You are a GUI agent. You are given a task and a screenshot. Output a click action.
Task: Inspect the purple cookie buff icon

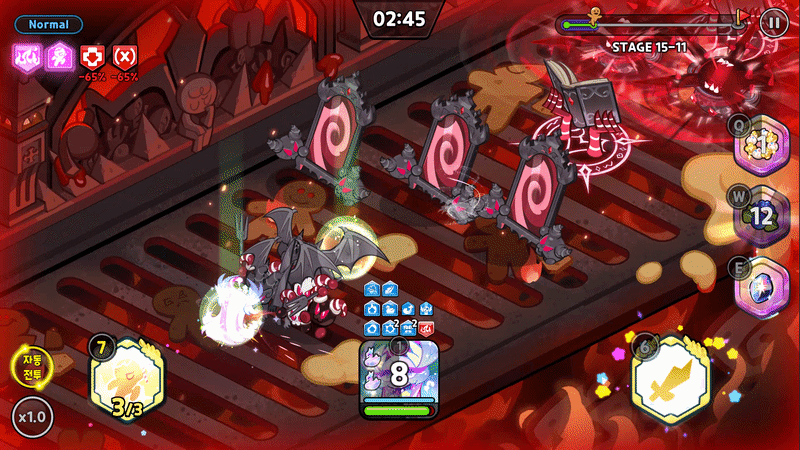[58, 56]
